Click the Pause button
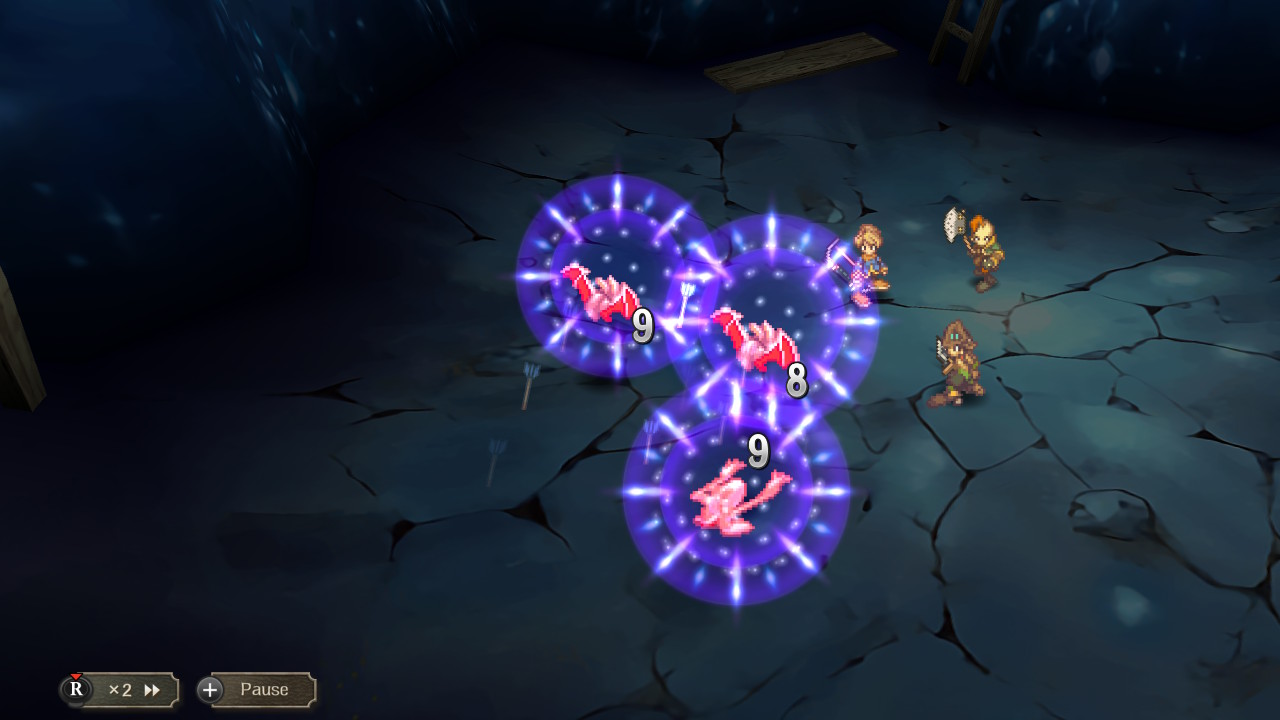Image resolution: width=1280 pixels, height=720 pixels. point(258,690)
